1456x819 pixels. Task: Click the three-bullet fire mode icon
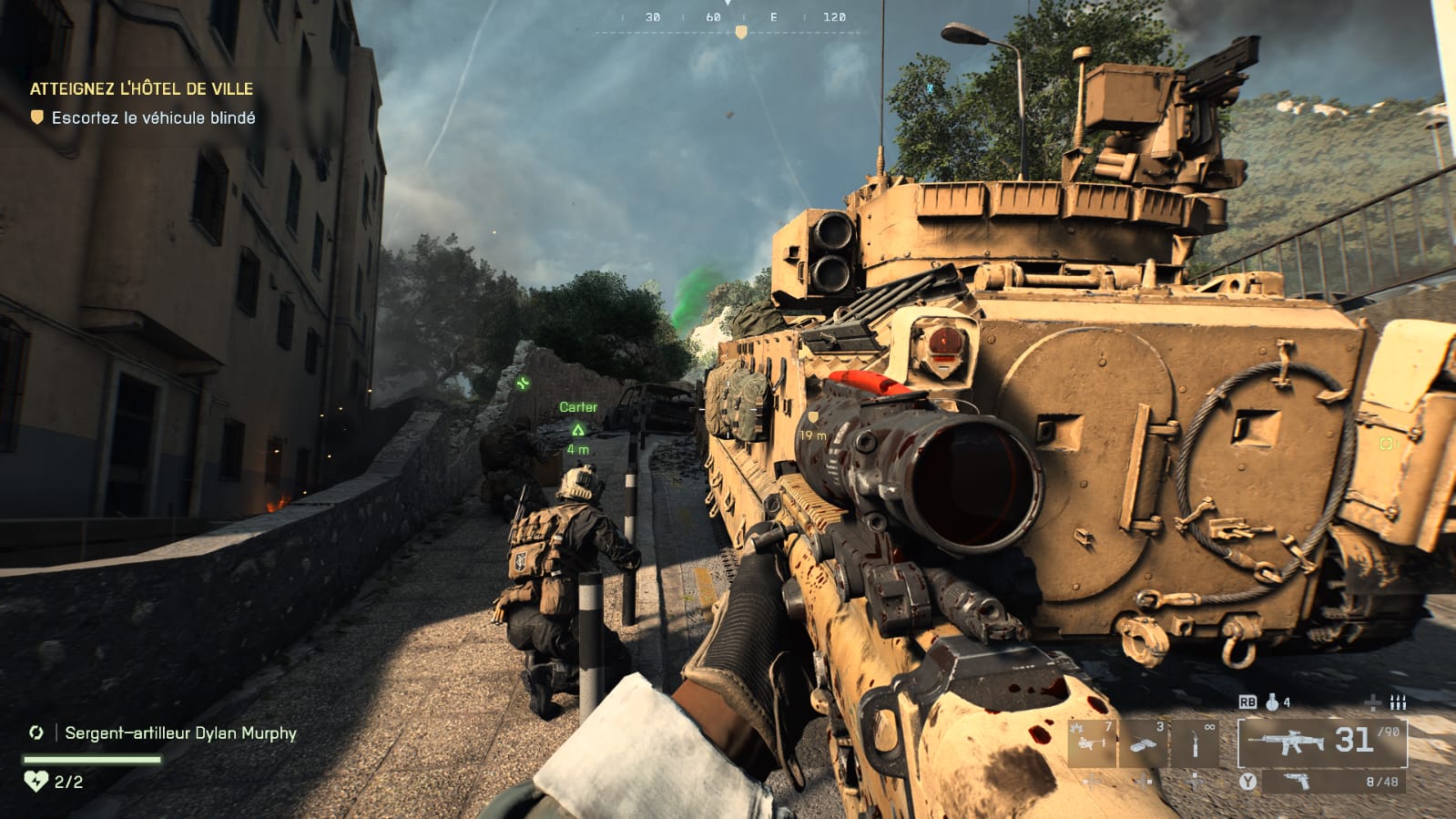[x=1398, y=702]
